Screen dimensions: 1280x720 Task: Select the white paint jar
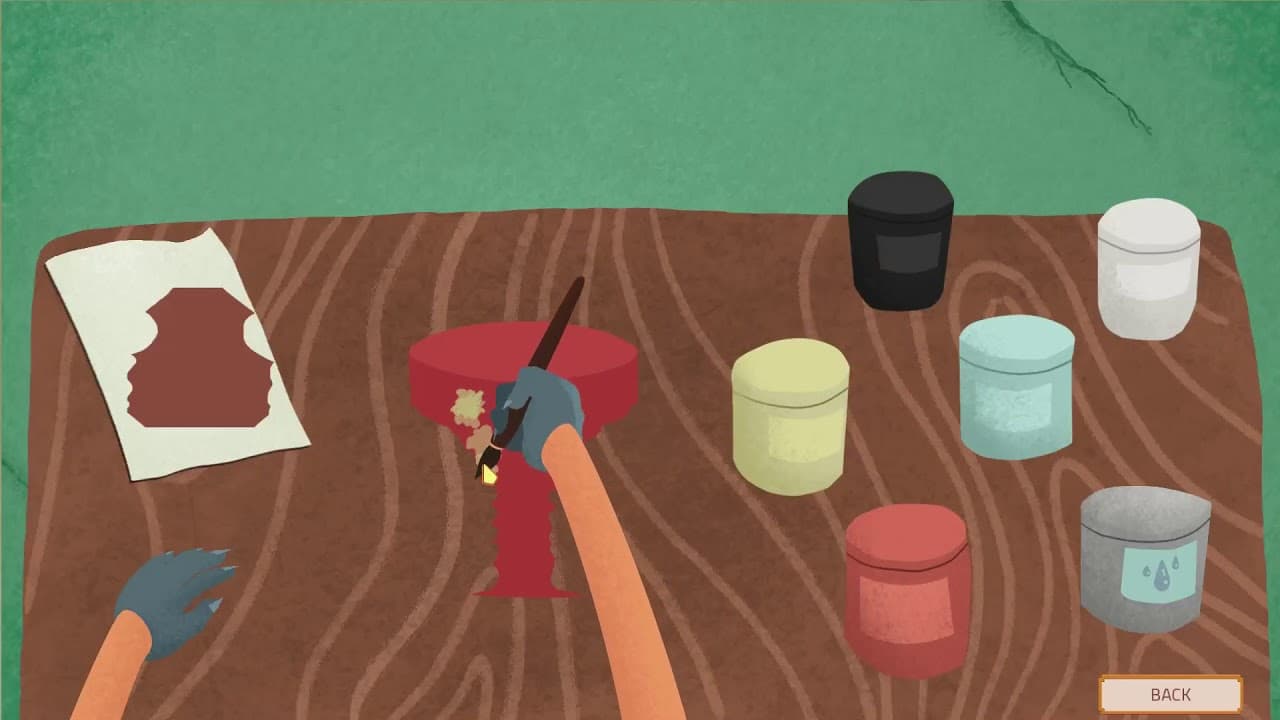pos(1148,270)
